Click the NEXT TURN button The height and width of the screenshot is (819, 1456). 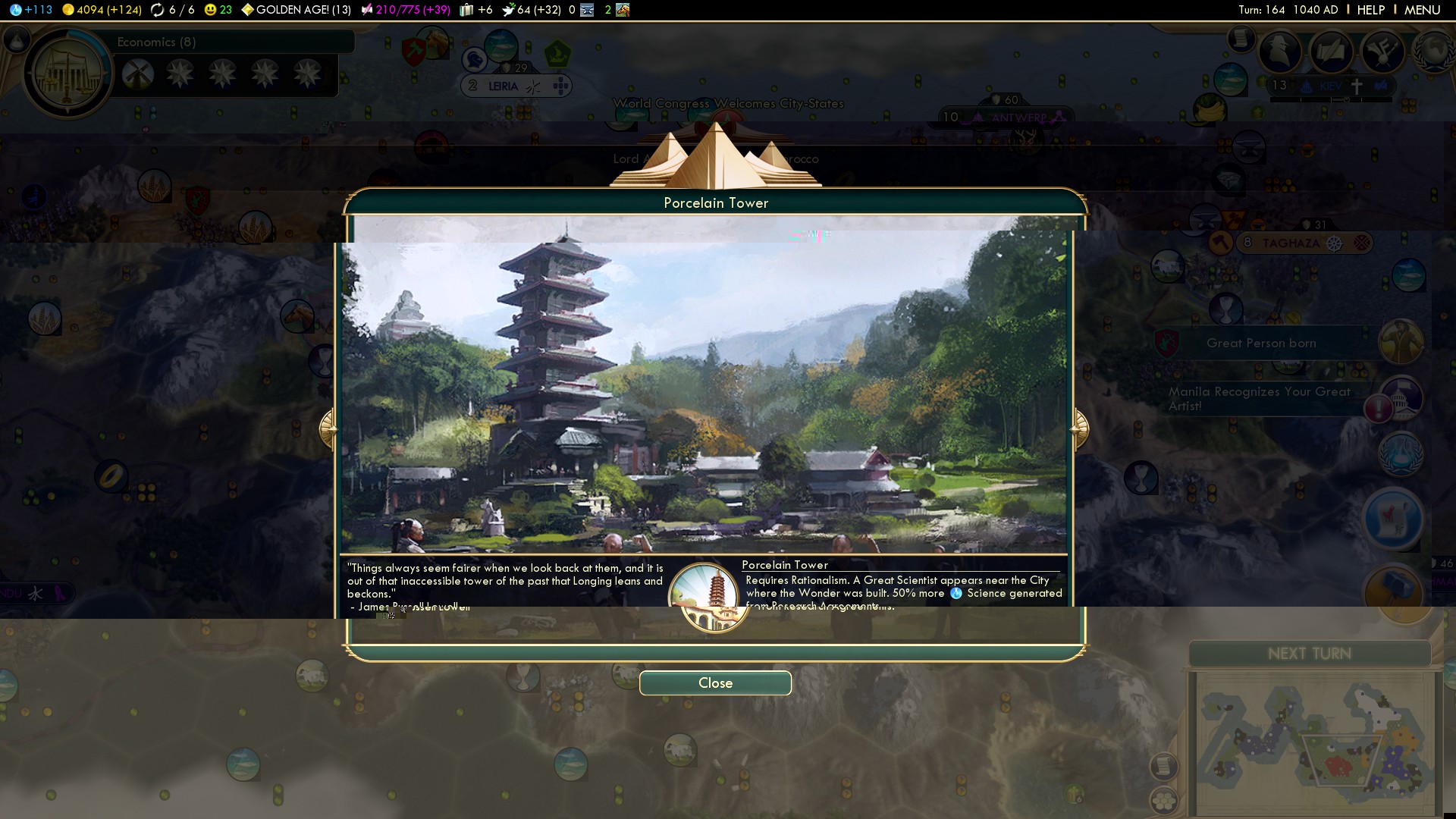click(x=1309, y=654)
